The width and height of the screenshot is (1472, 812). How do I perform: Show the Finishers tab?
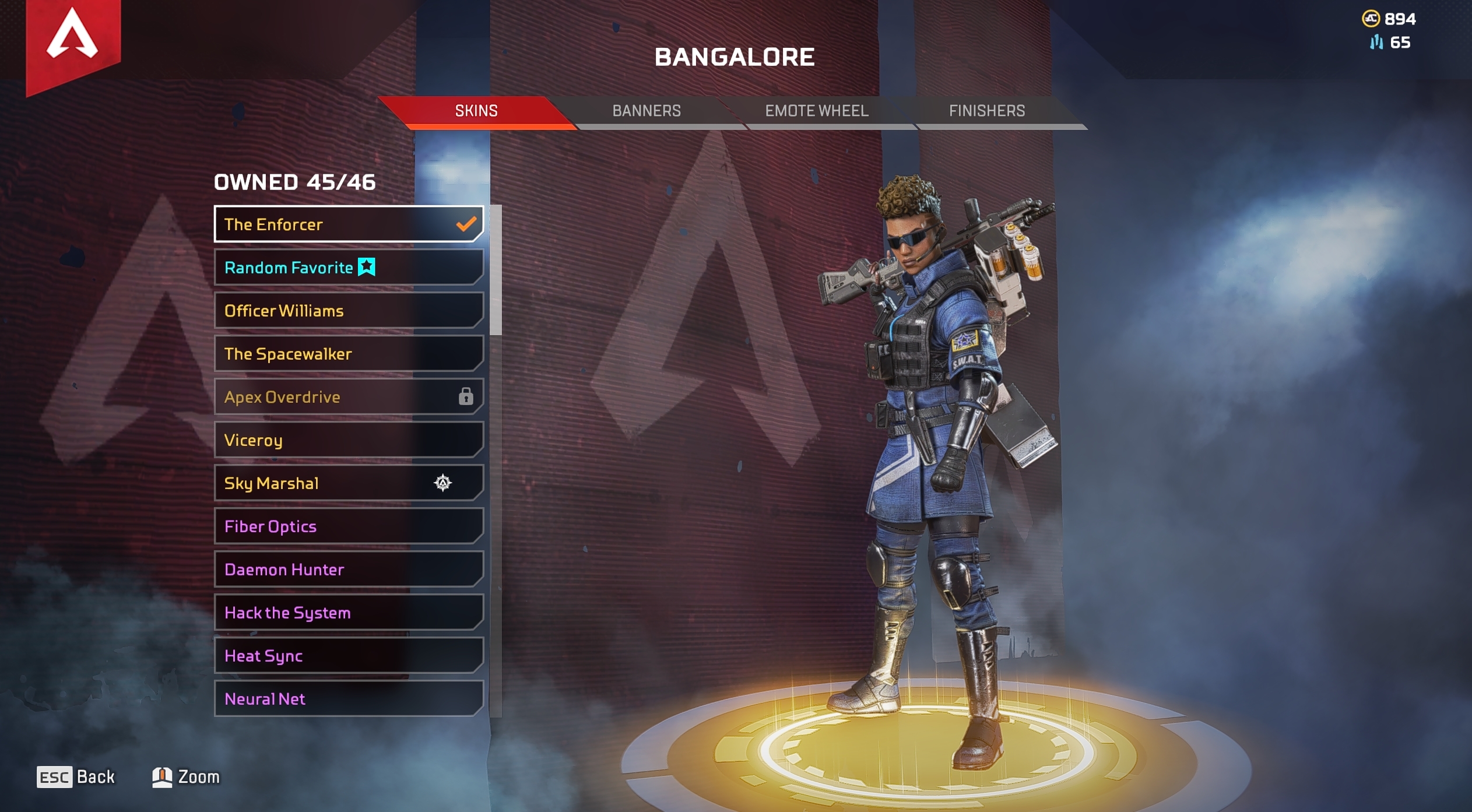pos(986,111)
